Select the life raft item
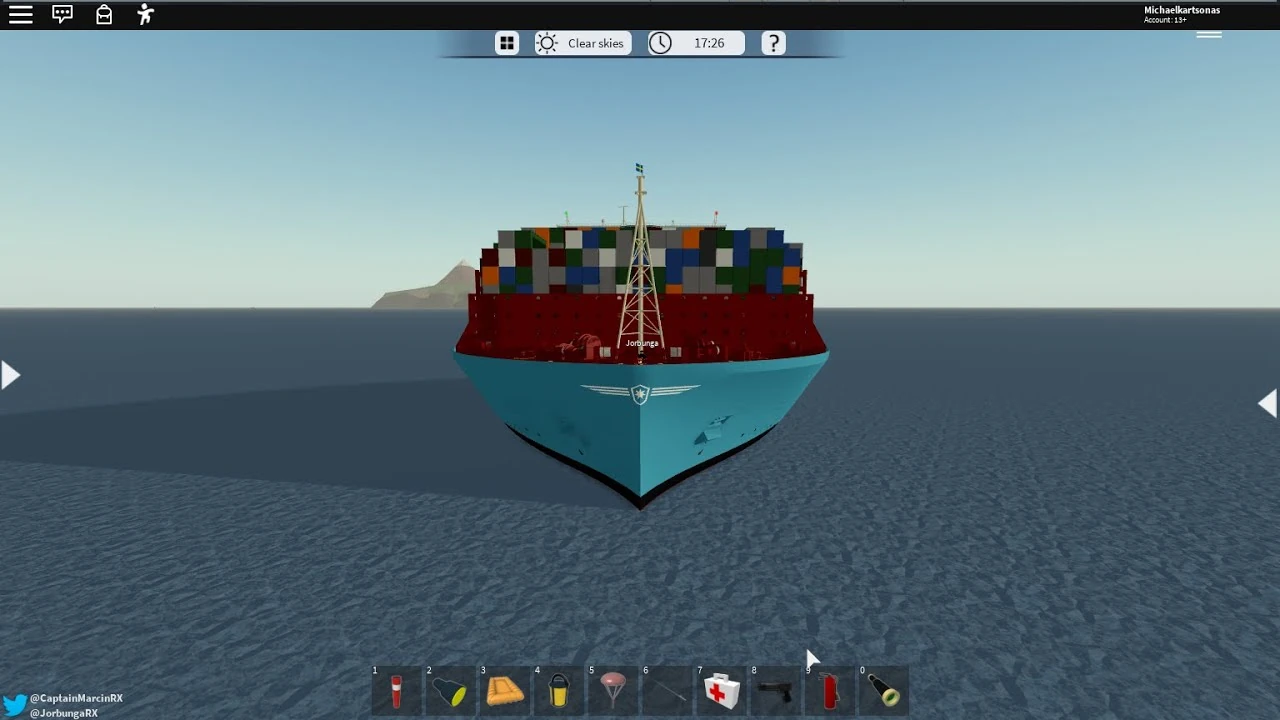Viewport: 1280px width, 720px height. (506, 691)
